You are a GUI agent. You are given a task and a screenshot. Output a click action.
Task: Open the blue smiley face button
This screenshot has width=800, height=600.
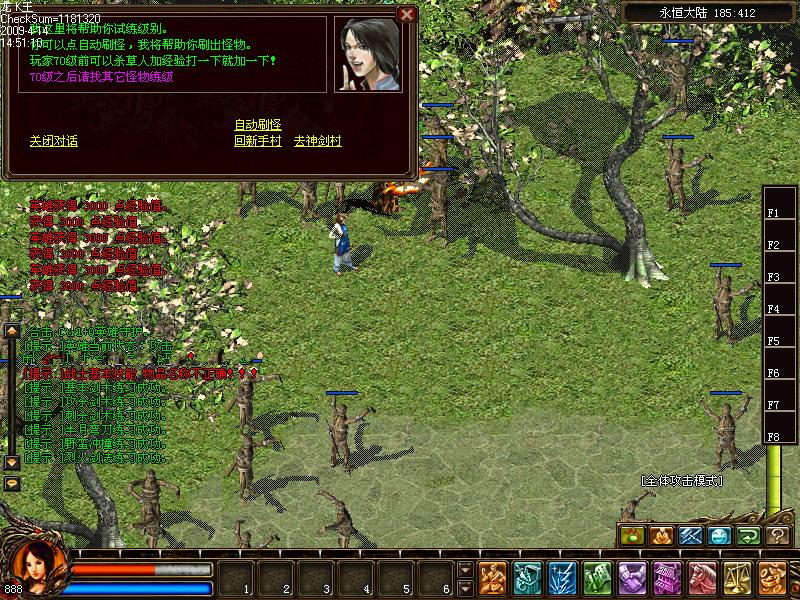720,536
